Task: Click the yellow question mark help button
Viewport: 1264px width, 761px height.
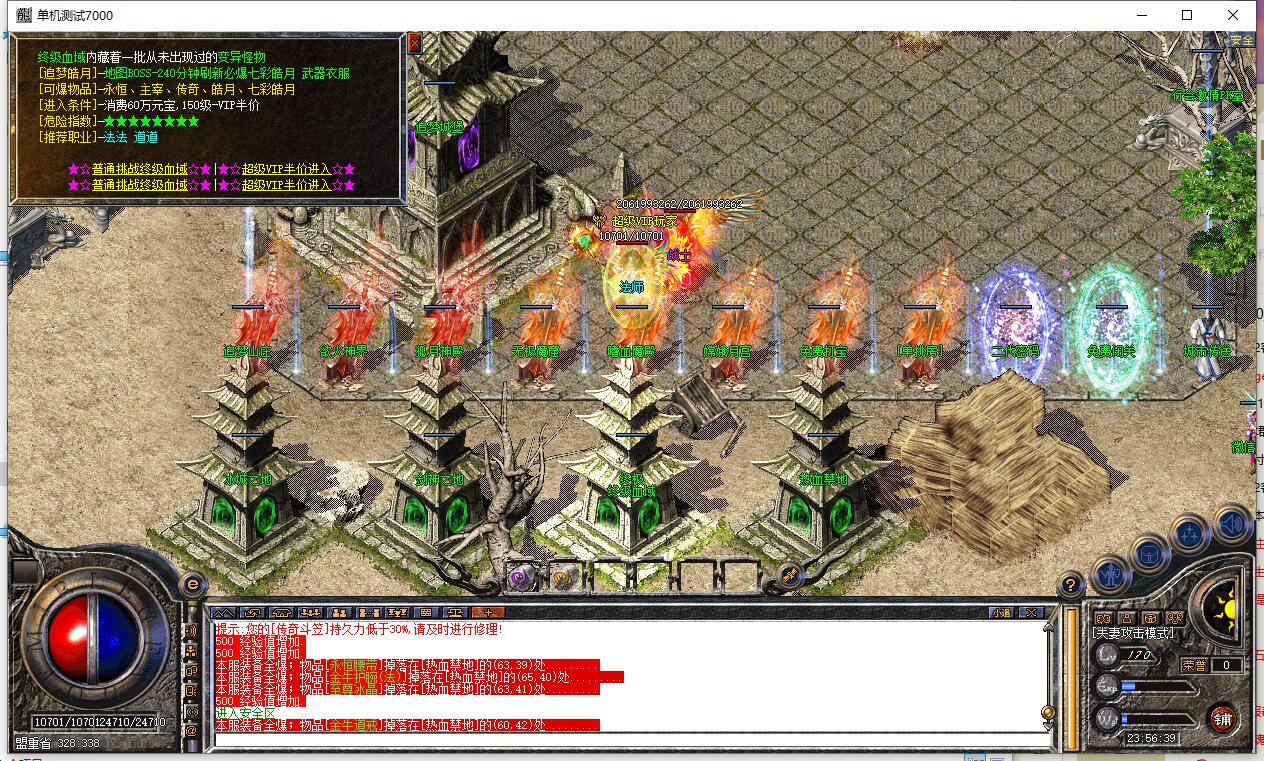Action: (1070, 585)
